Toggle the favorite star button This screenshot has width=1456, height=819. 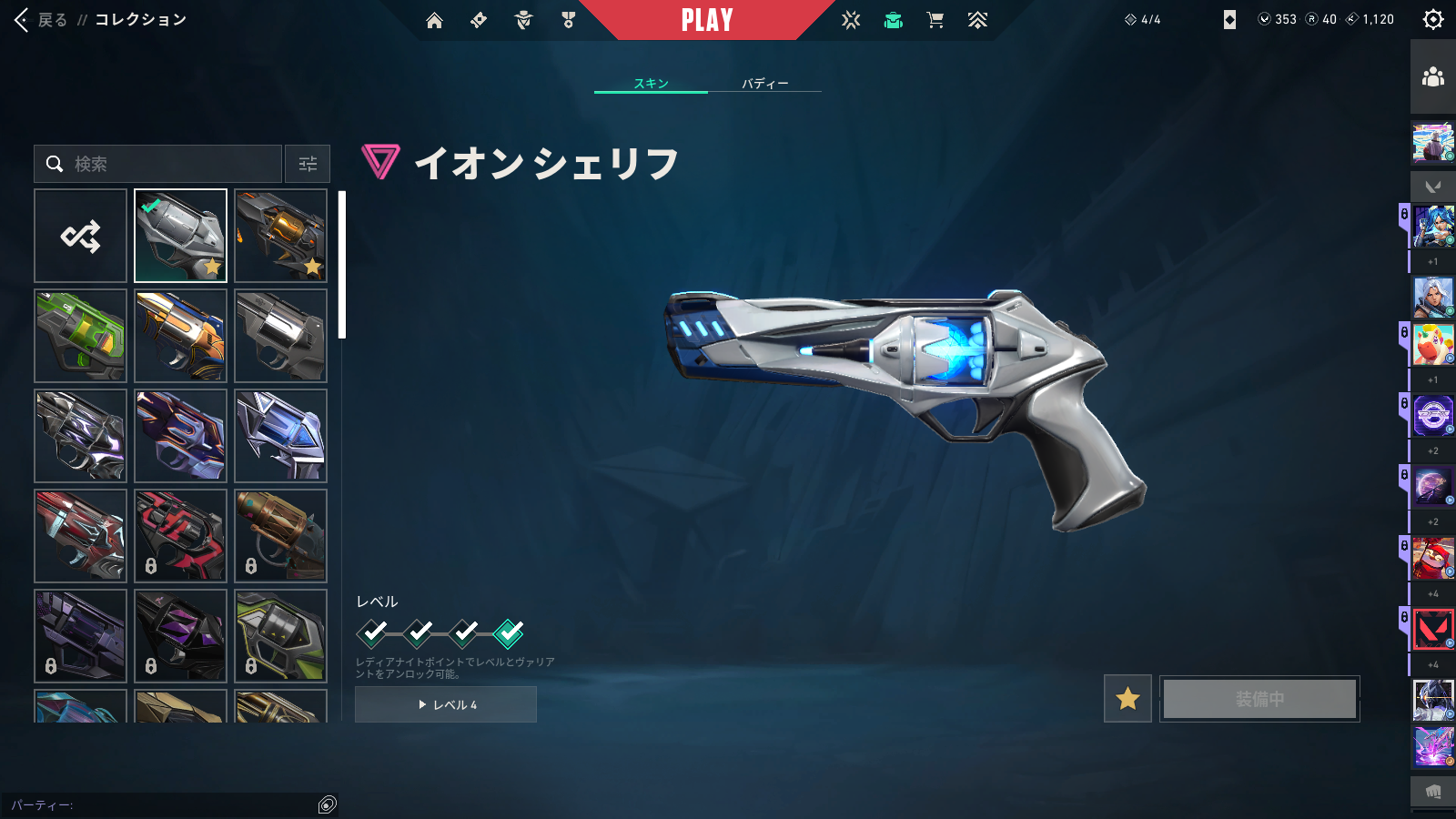pyautogui.click(x=1127, y=699)
